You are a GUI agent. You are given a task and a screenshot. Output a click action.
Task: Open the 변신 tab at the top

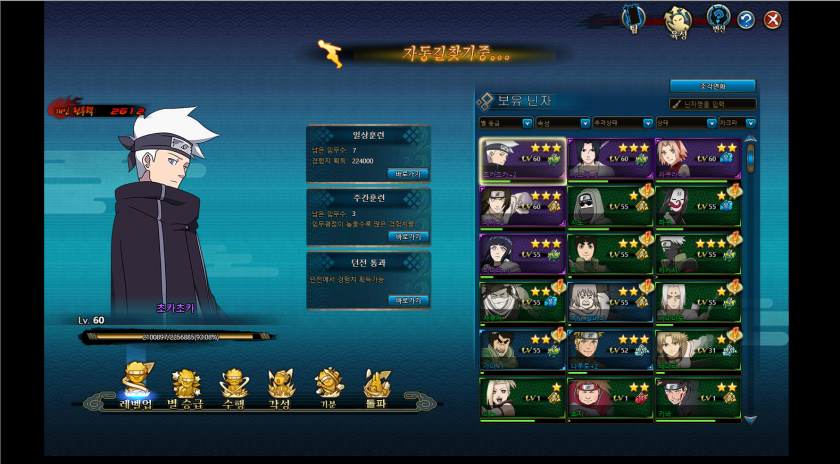click(x=717, y=17)
